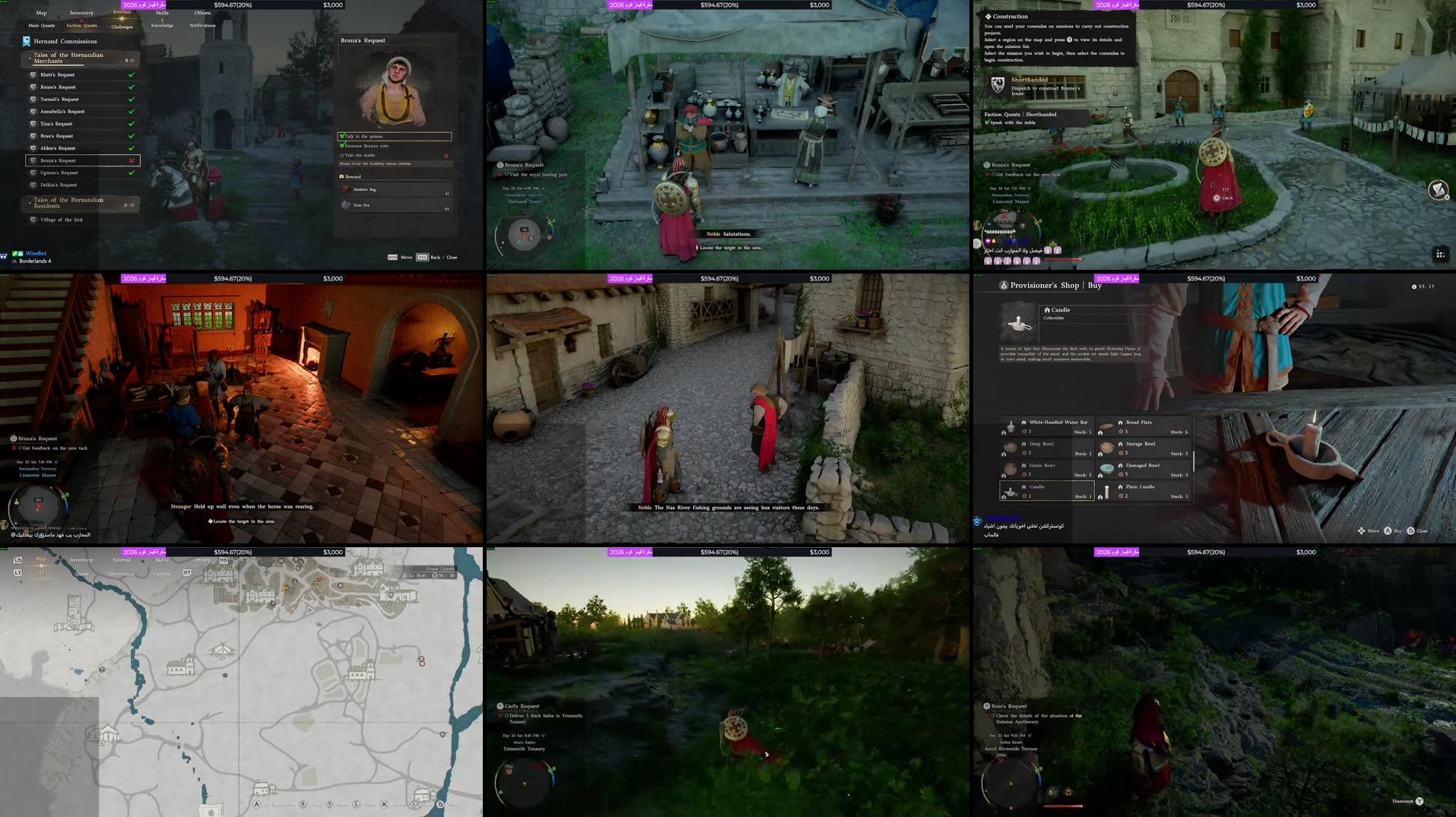The width and height of the screenshot is (1456, 817).
Task: Click the Hernand Commissions banner icon
Action: pyautogui.click(x=25, y=41)
